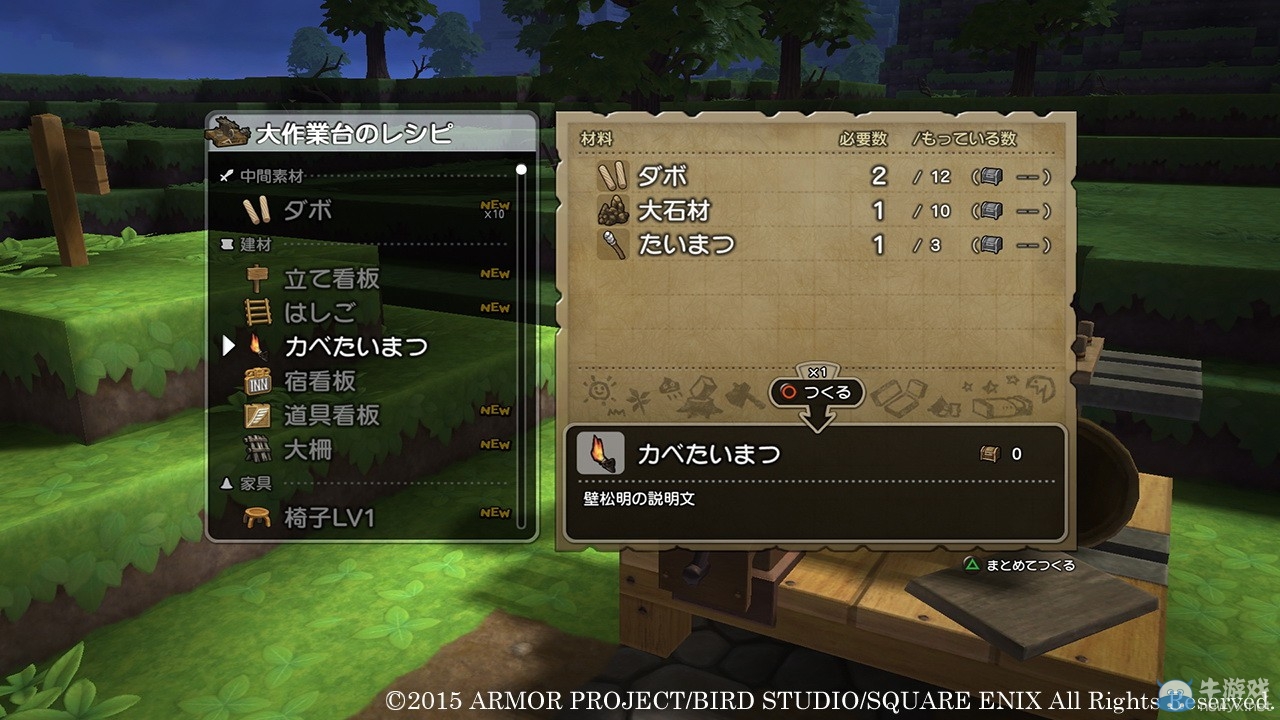Select the 大石材 material row
This screenshot has width=1280, height=720.
pyautogui.click(x=820, y=210)
